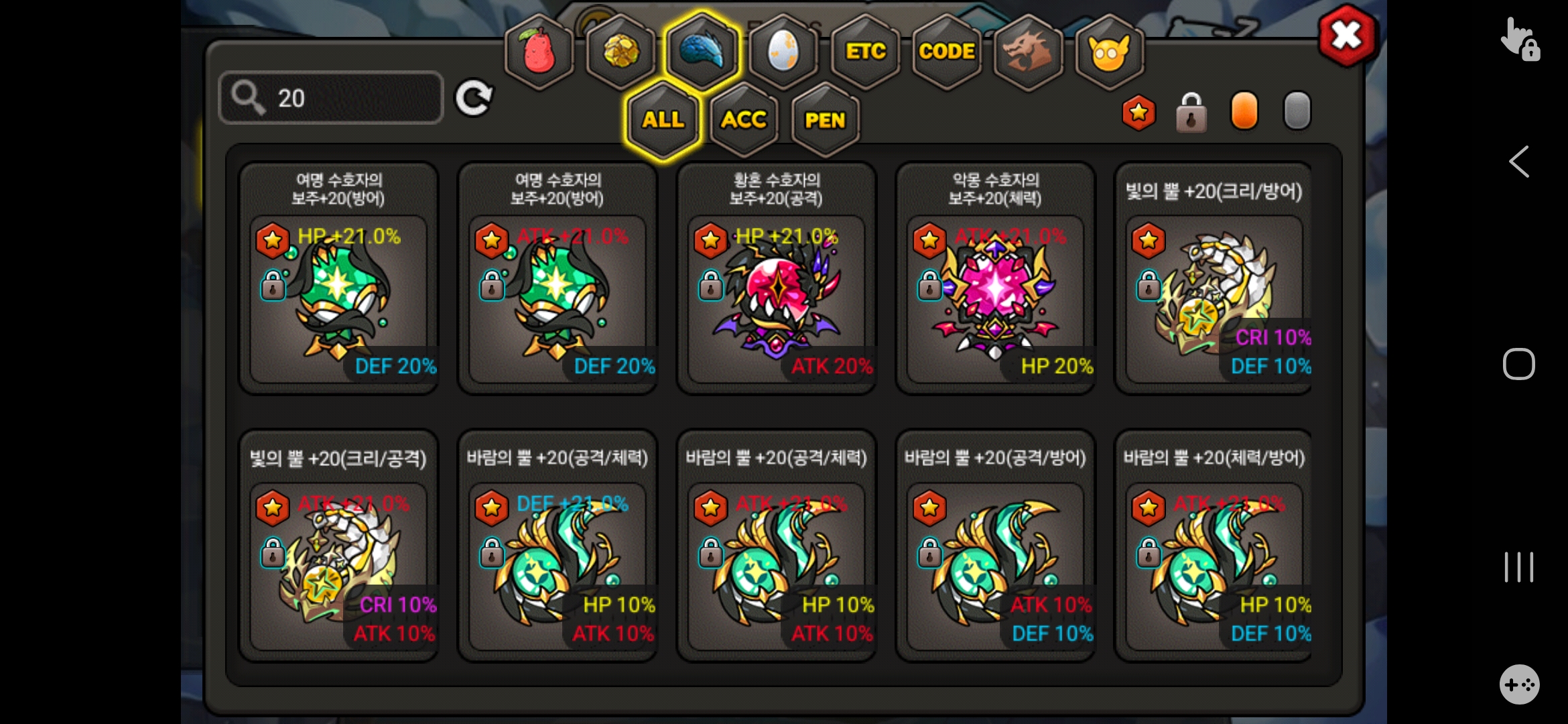Image resolution: width=1568 pixels, height=724 pixels.
Task: Close the inventory with the red X
Action: (x=1347, y=36)
